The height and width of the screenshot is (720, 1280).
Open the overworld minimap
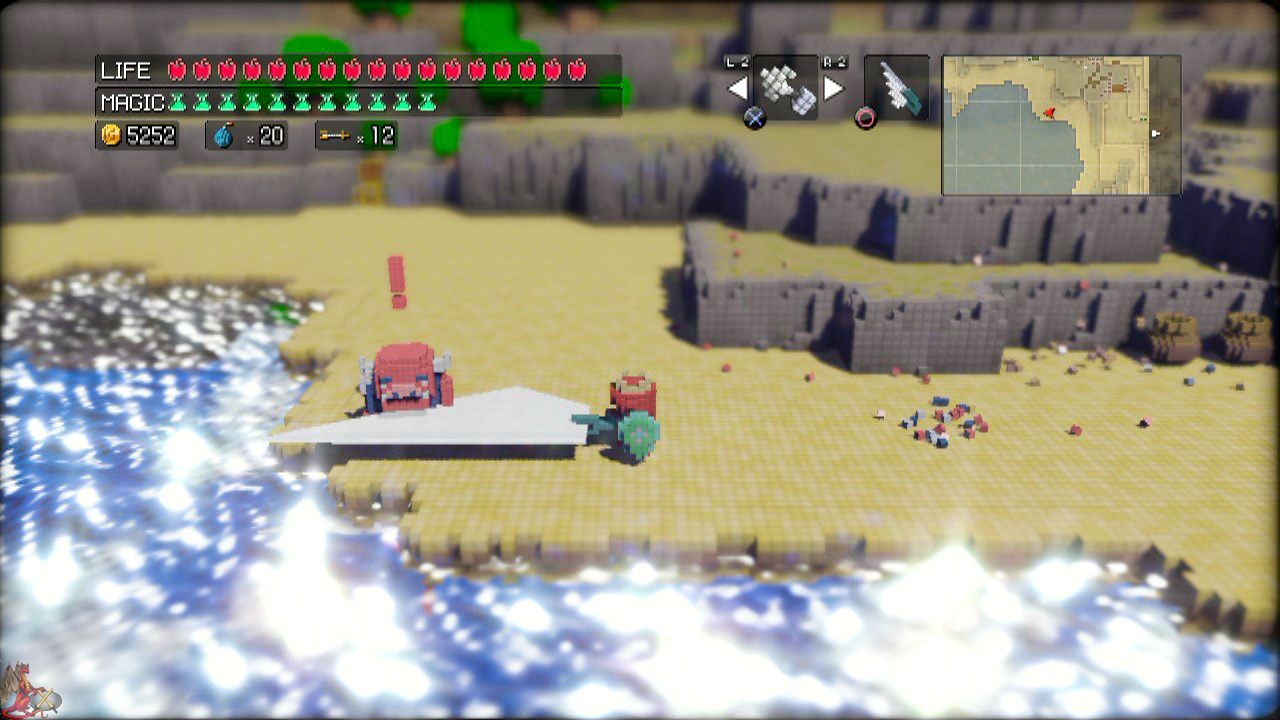pyautogui.click(x=1061, y=125)
